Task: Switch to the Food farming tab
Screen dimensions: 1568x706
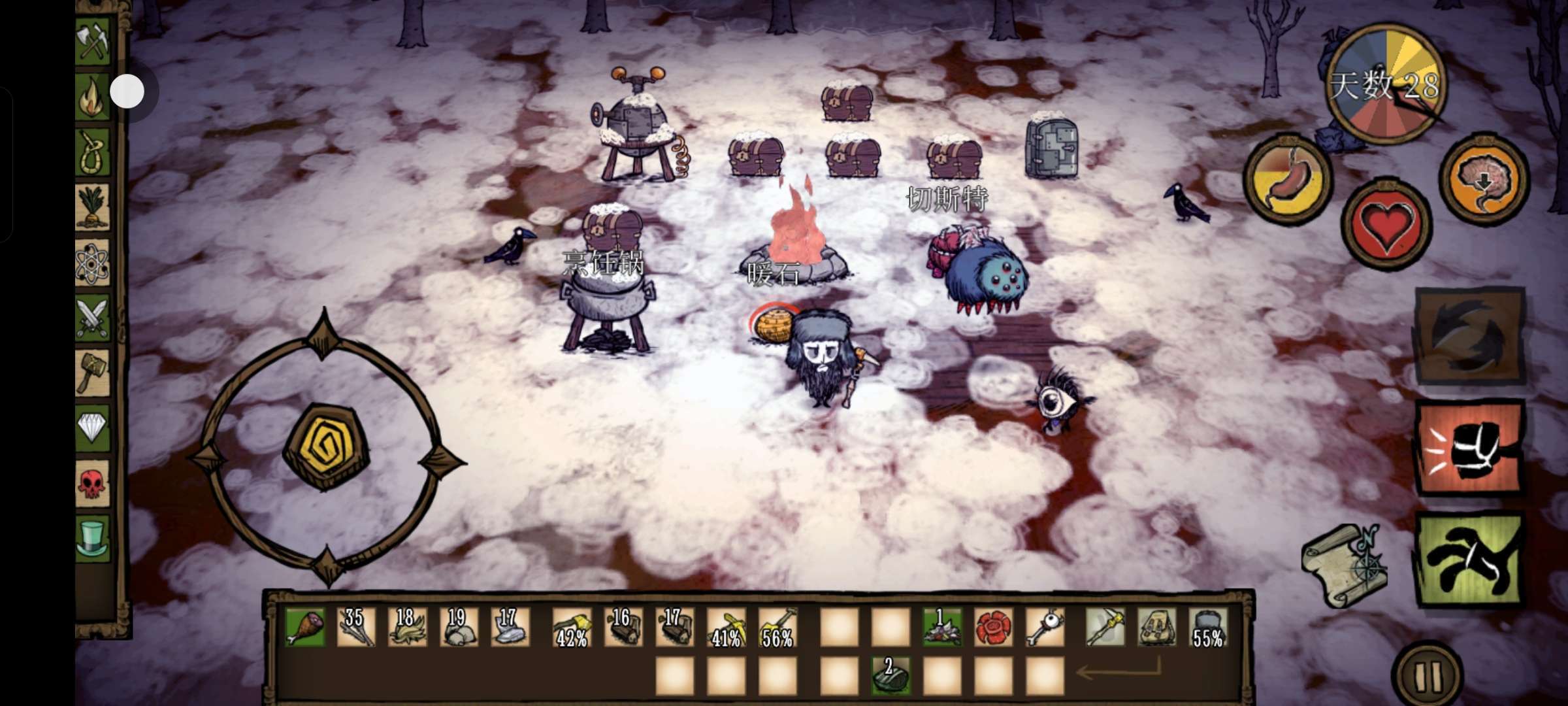Action: coord(93,207)
